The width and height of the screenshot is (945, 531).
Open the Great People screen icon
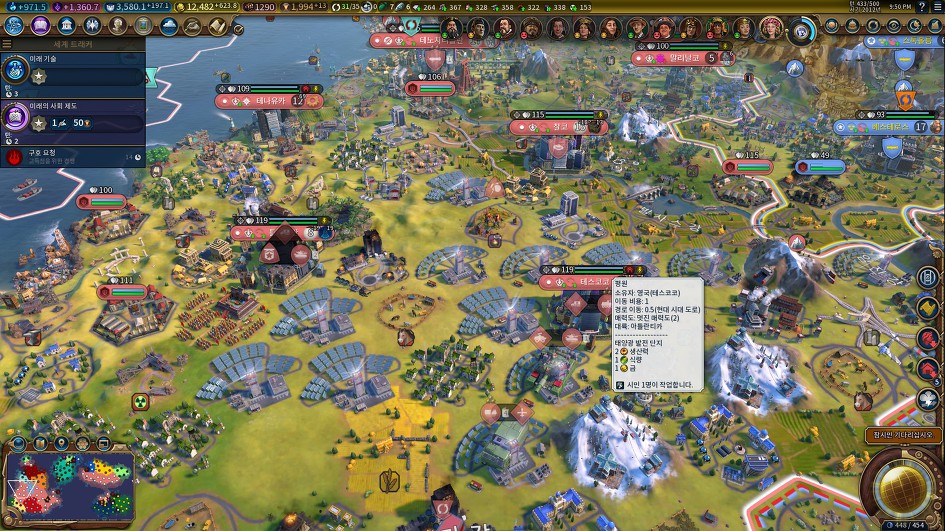[x=118, y=26]
